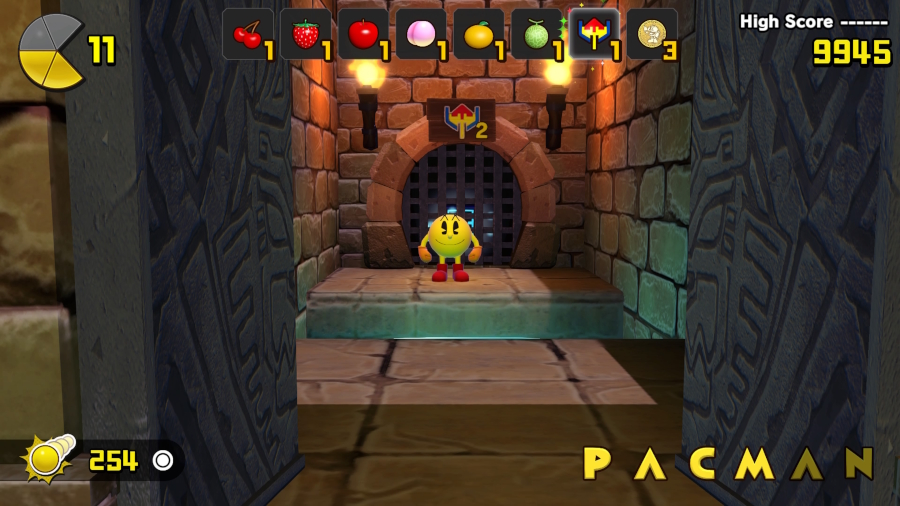
Task: Click the Pac-Man health wedge icon
Action: (x=50, y=50)
